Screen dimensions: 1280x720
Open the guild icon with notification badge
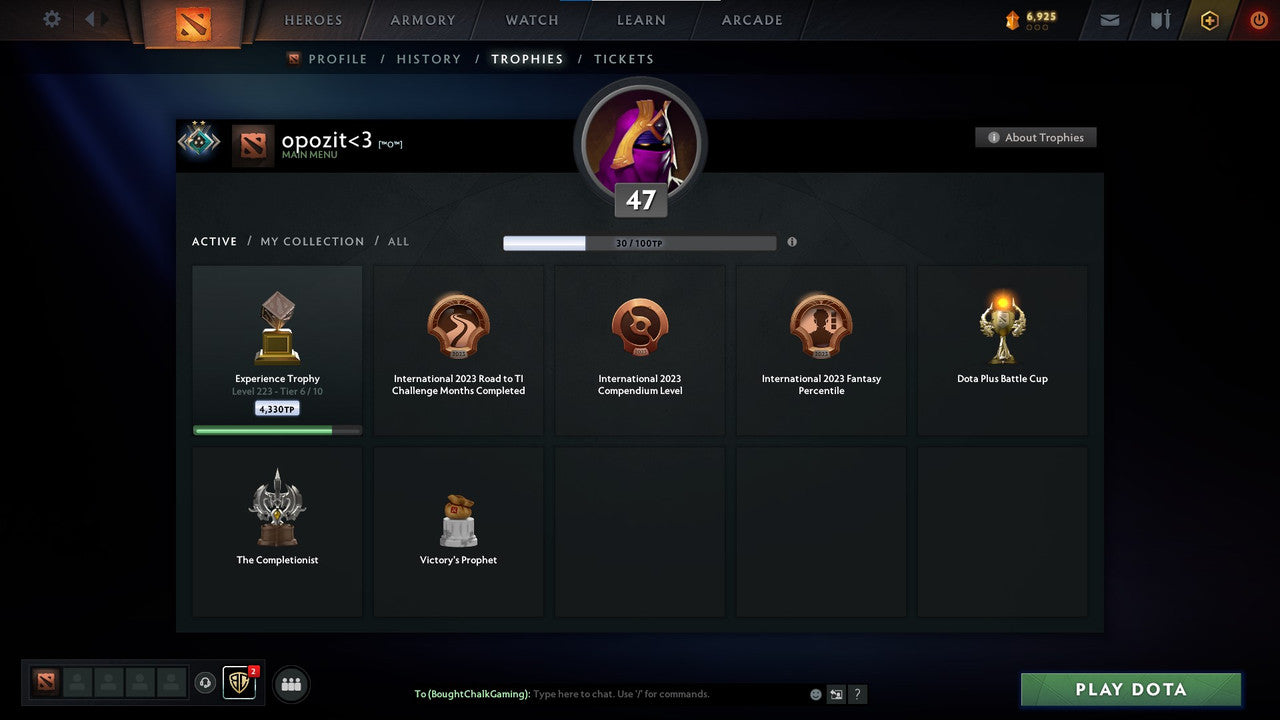pyautogui.click(x=237, y=684)
